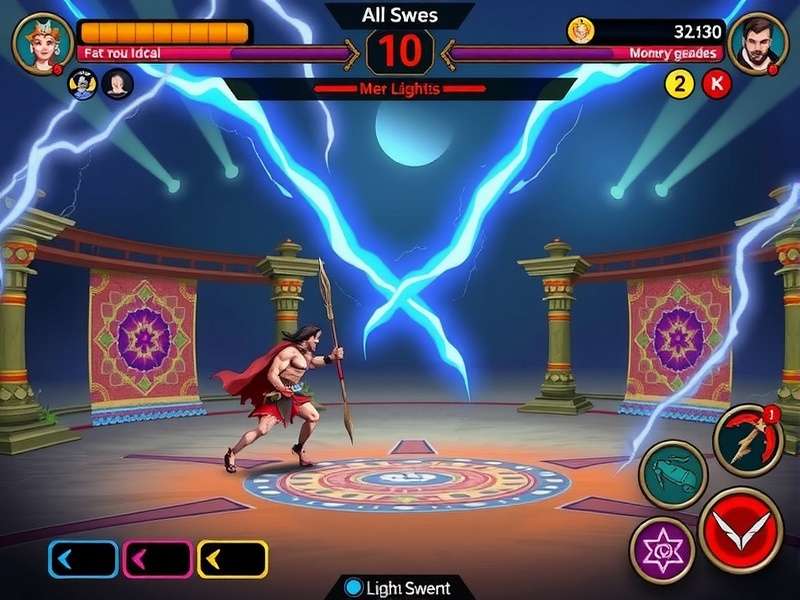Activate the purple star ability

pyautogui.click(x=662, y=550)
